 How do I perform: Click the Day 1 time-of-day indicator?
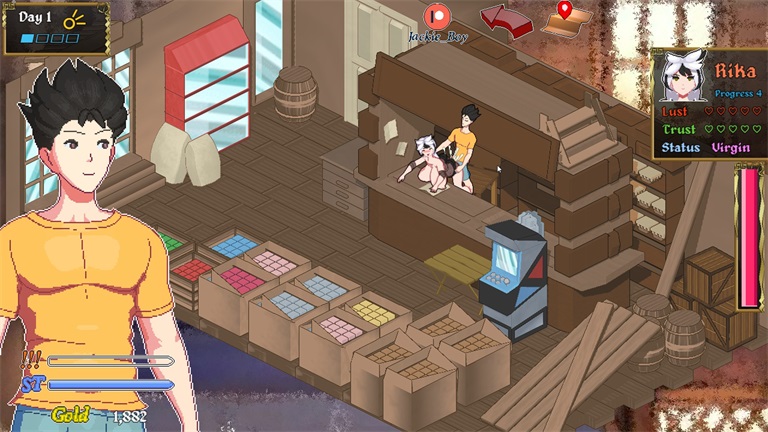tap(55, 27)
